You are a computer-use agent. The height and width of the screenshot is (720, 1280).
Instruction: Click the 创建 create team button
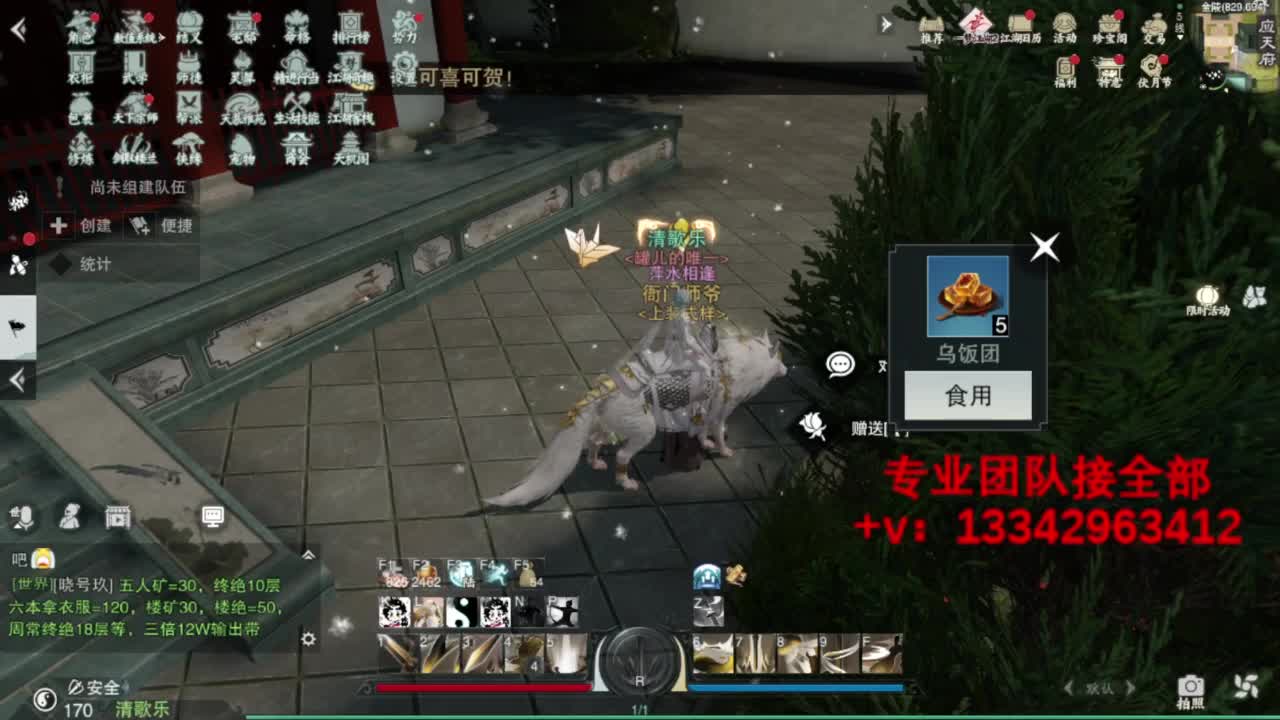[x=81, y=225]
